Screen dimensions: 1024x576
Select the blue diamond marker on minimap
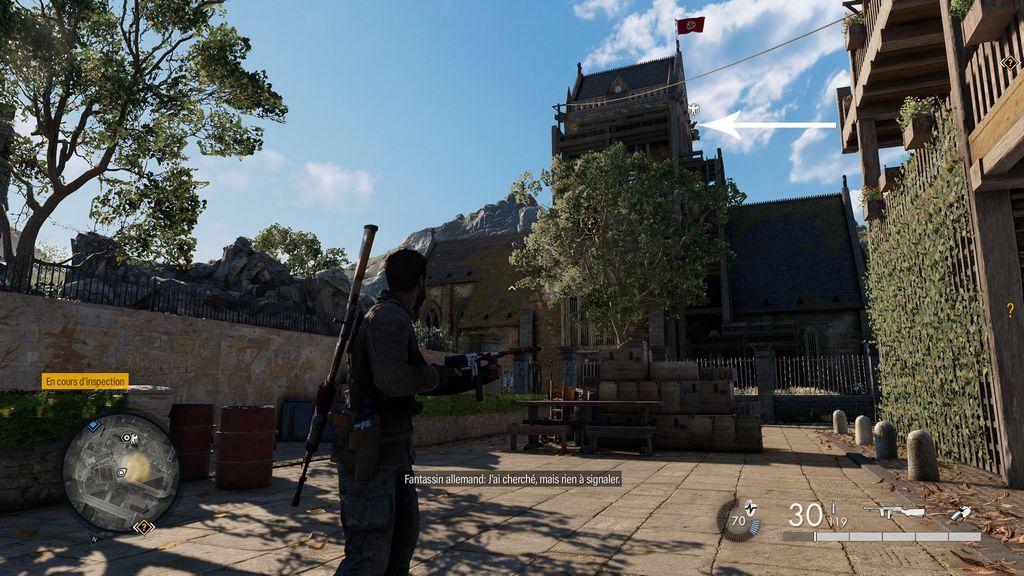click(94, 425)
